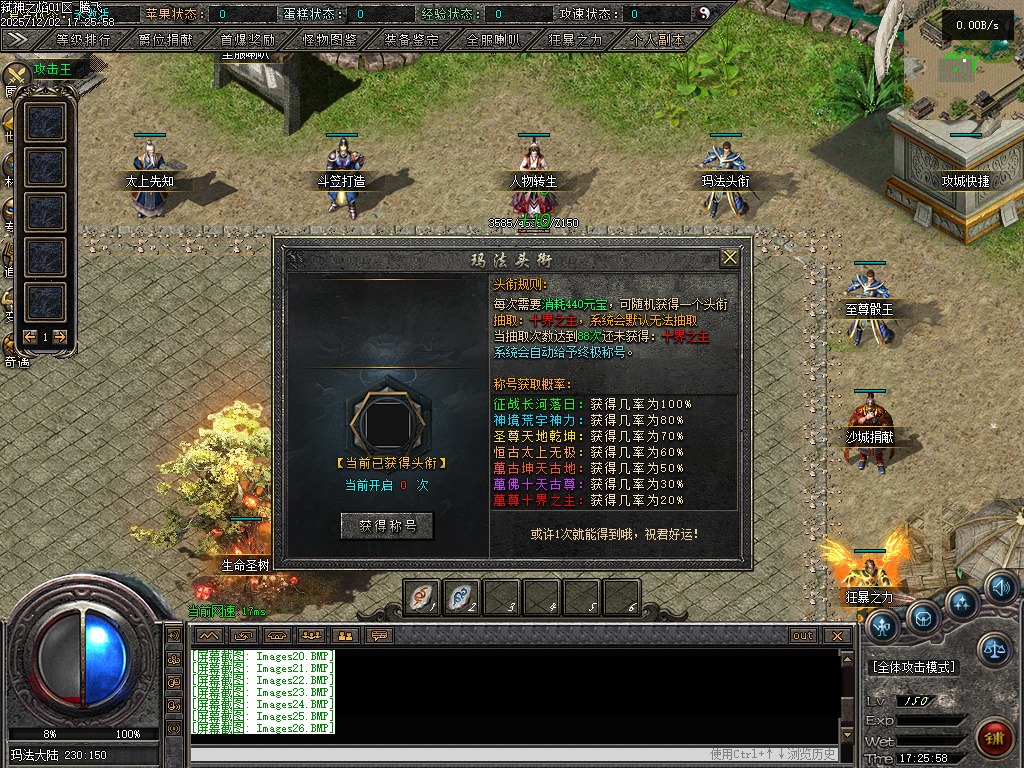Open the 怪物图鉴 monster codex
This screenshot has height=768, width=1024.
(x=330, y=40)
